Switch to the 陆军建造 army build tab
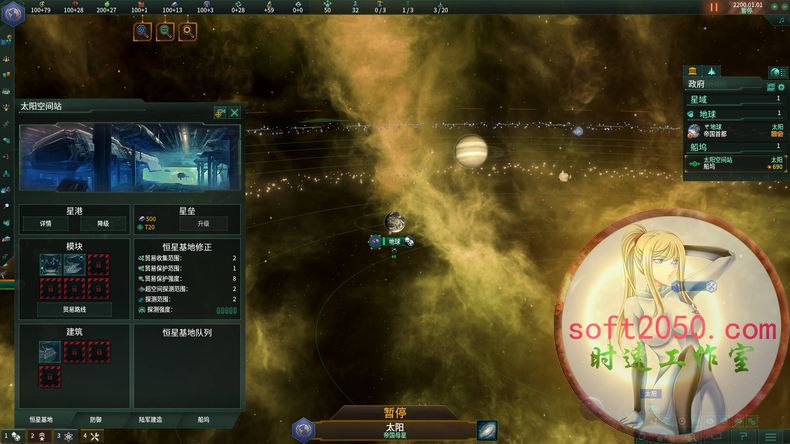This screenshot has height=444, width=790. [x=152, y=420]
